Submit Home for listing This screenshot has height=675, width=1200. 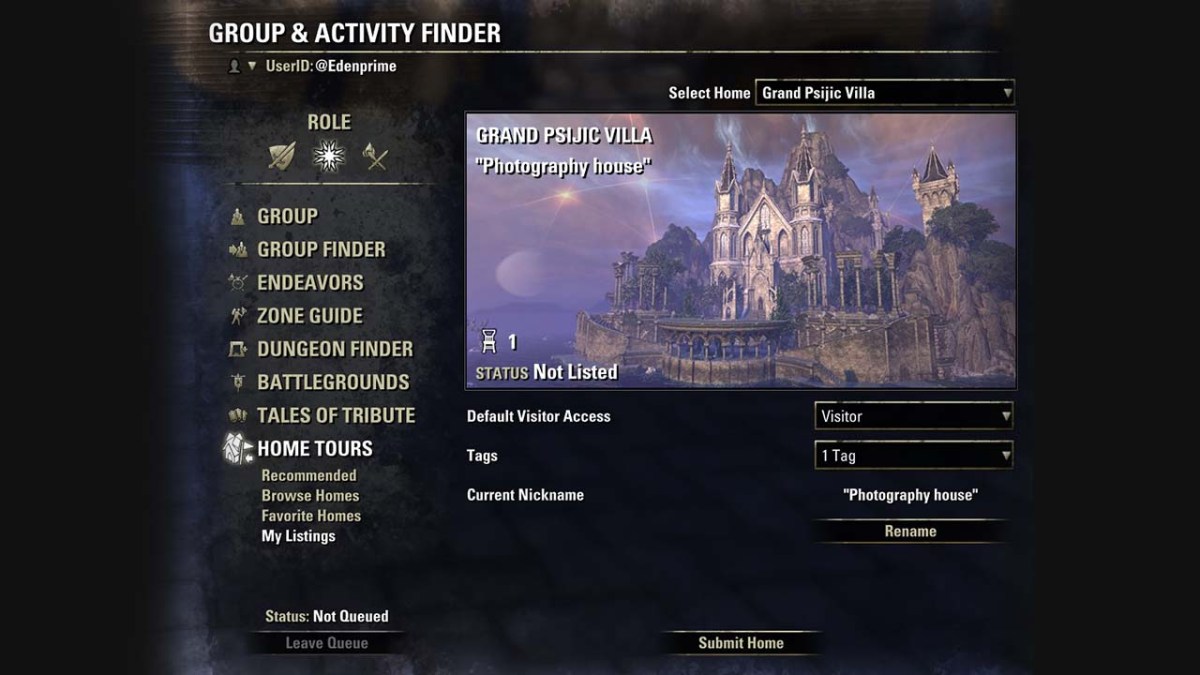click(x=741, y=643)
